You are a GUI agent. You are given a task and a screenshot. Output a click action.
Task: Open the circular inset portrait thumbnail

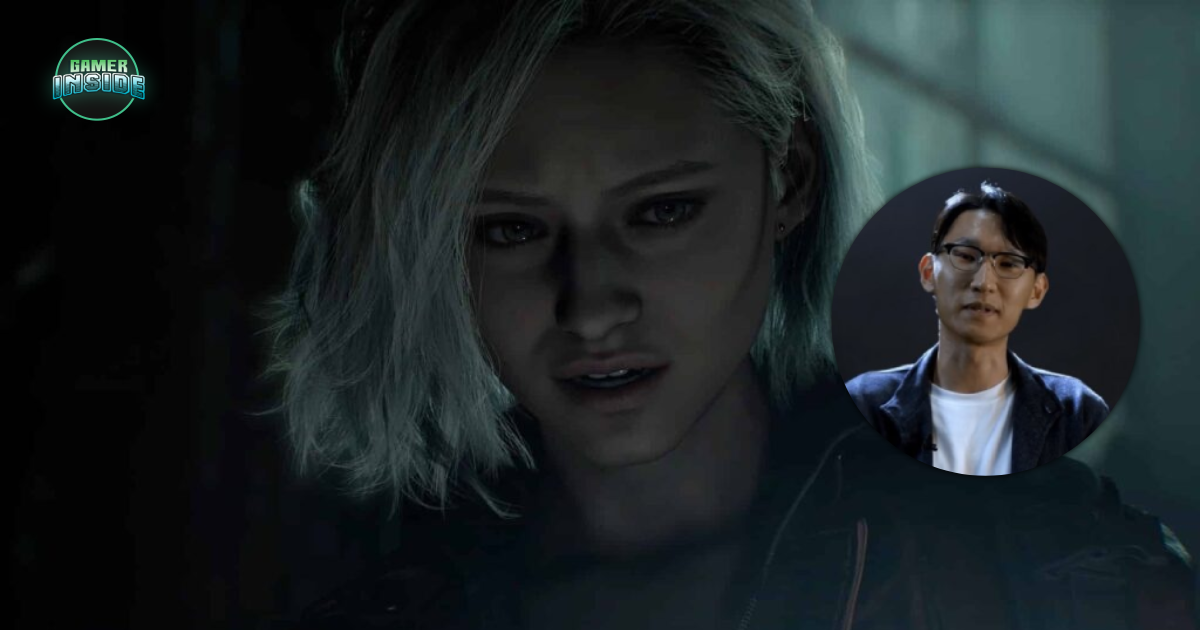984,322
